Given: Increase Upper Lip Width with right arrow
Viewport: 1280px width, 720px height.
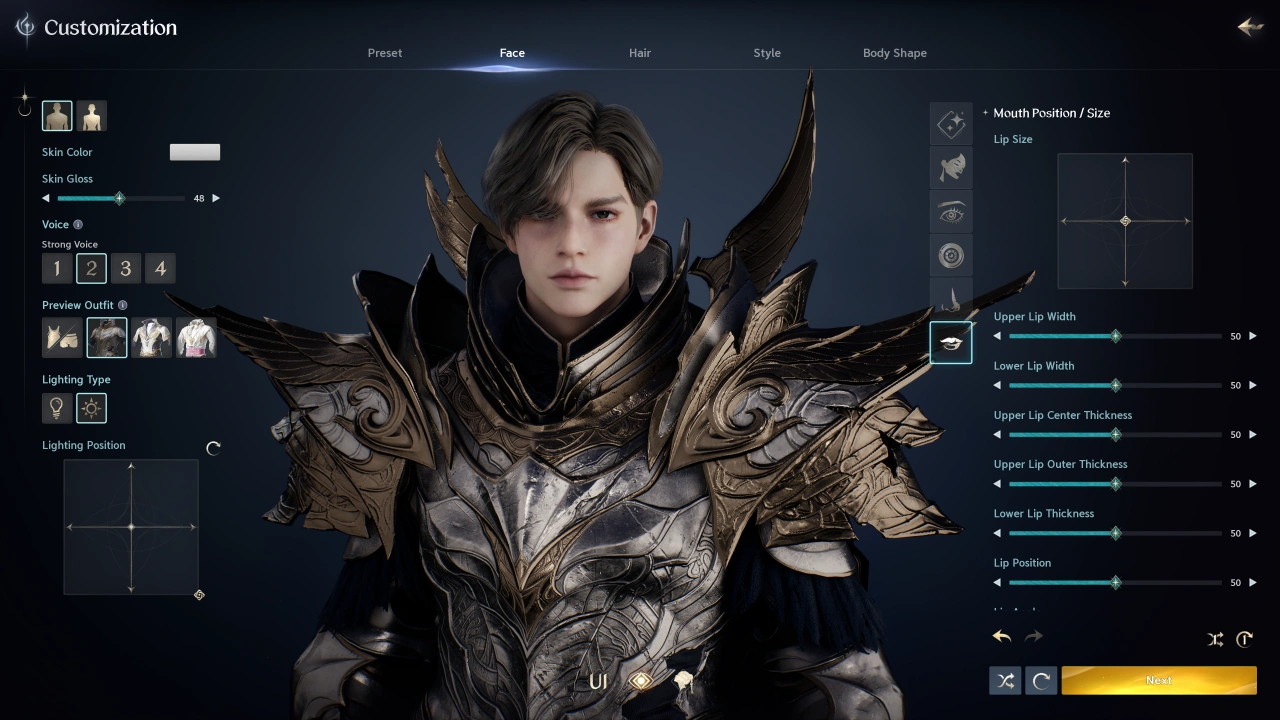Looking at the screenshot, I should tap(1253, 336).
